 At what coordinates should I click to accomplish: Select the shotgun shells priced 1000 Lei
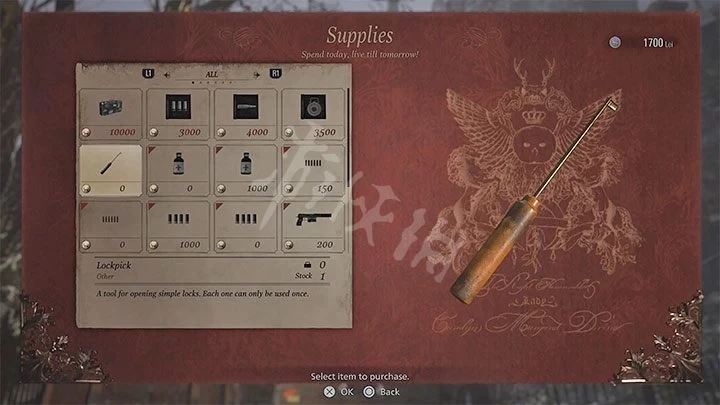click(179, 226)
